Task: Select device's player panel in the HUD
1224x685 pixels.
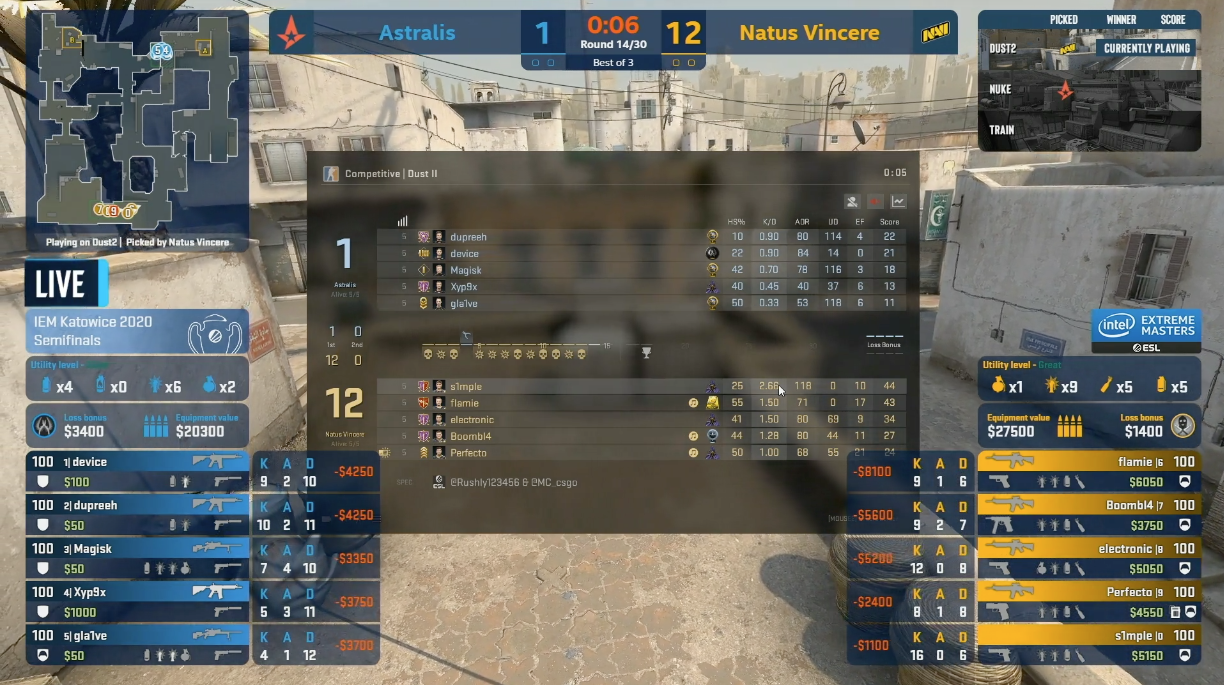Action: [137, 472]
